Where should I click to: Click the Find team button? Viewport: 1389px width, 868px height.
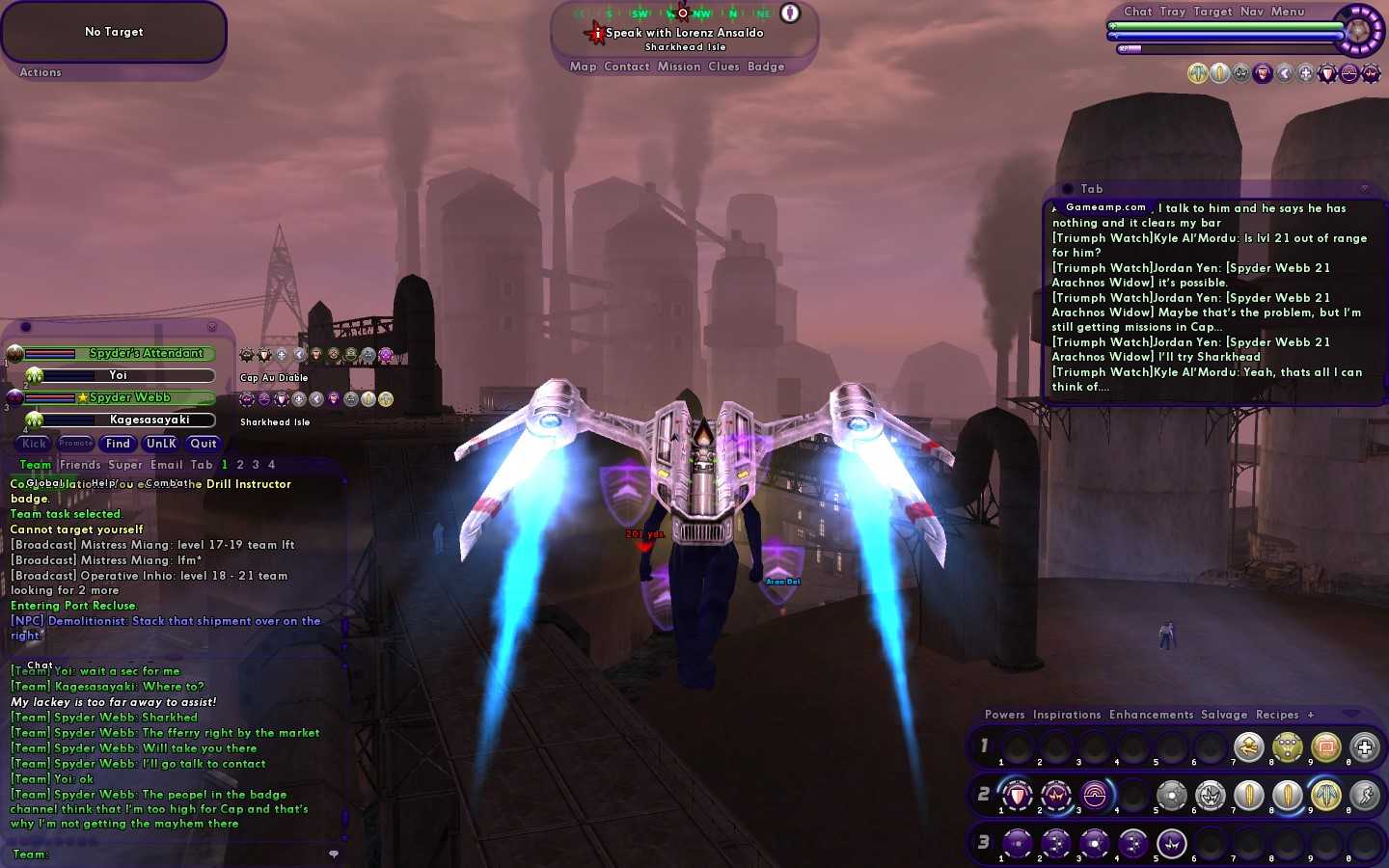pos(118,444)
